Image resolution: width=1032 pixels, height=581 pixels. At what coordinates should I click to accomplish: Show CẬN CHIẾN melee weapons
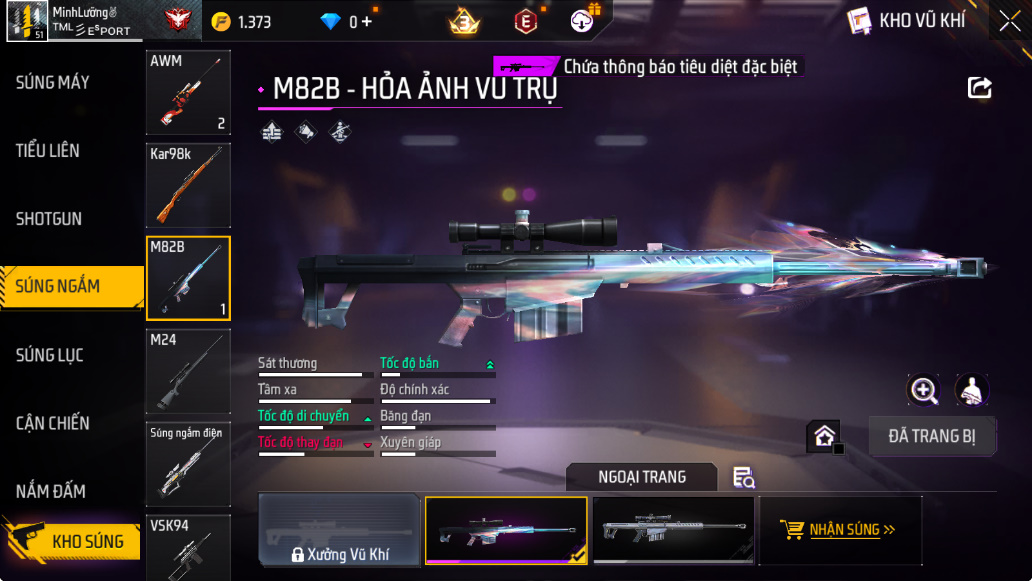pyautogui.click(x=53, y=423)
